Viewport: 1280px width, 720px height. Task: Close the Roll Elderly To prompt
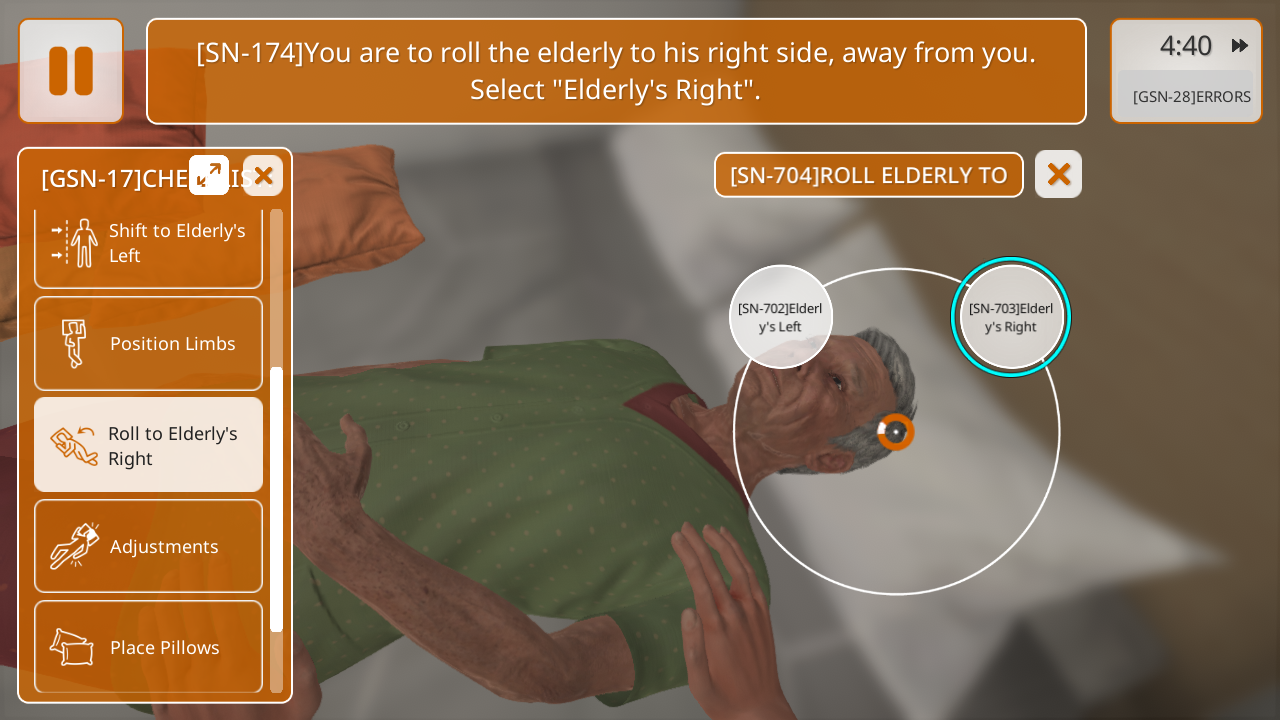[x=1058, y=175]
